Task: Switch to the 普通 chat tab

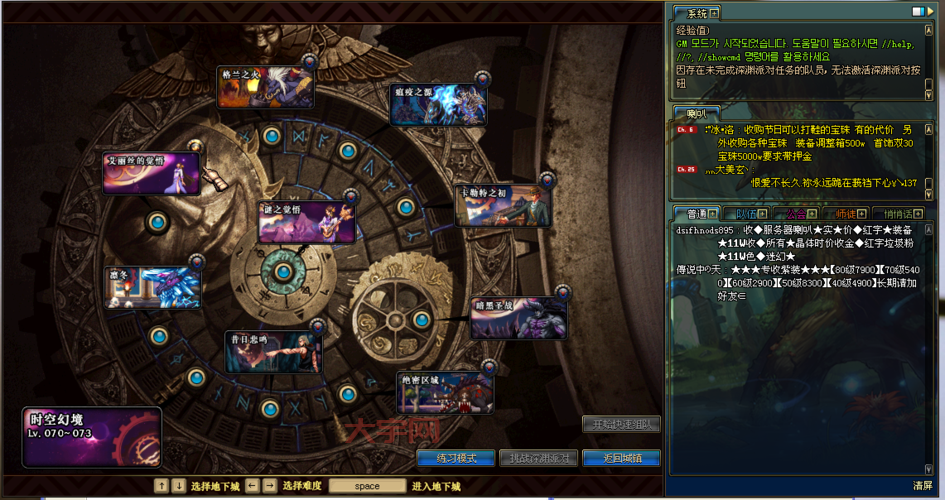Action: point(692,213)
